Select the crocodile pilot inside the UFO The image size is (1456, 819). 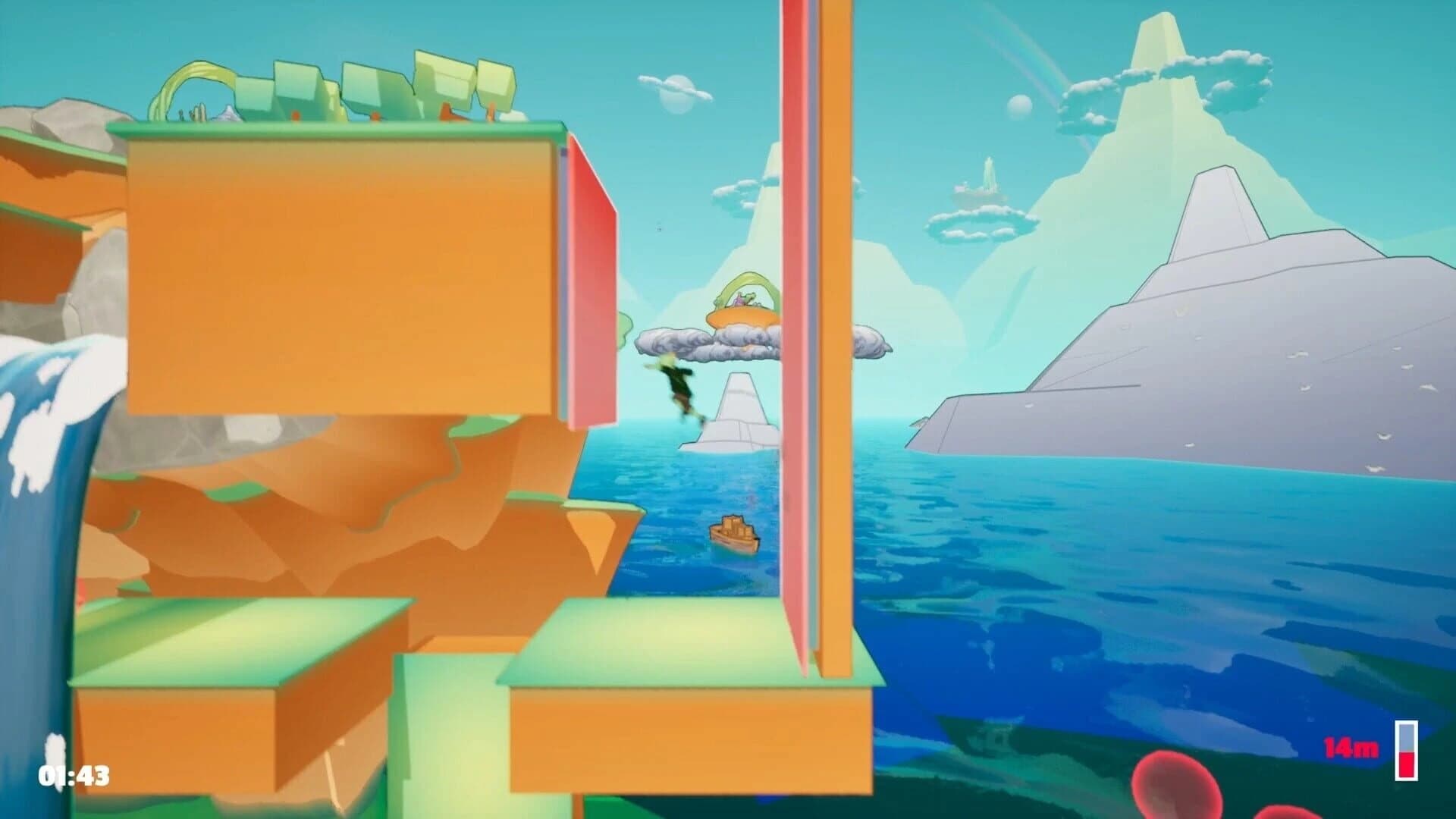click(x=747, y=298)
